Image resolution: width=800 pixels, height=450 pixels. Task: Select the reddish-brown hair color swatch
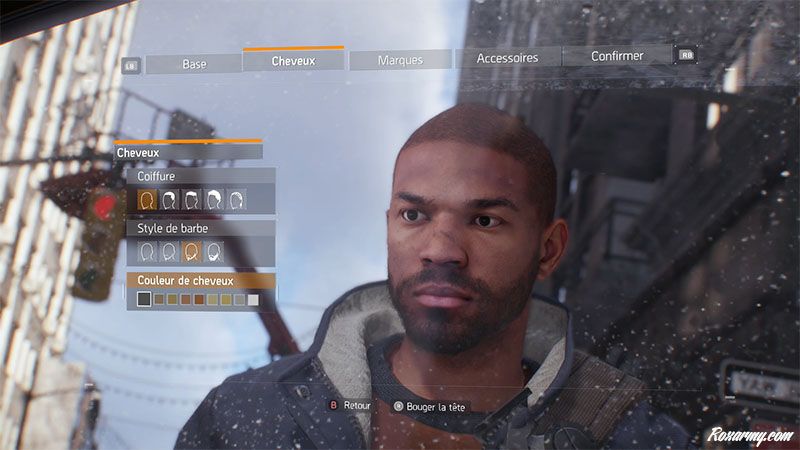pos(199,299)
